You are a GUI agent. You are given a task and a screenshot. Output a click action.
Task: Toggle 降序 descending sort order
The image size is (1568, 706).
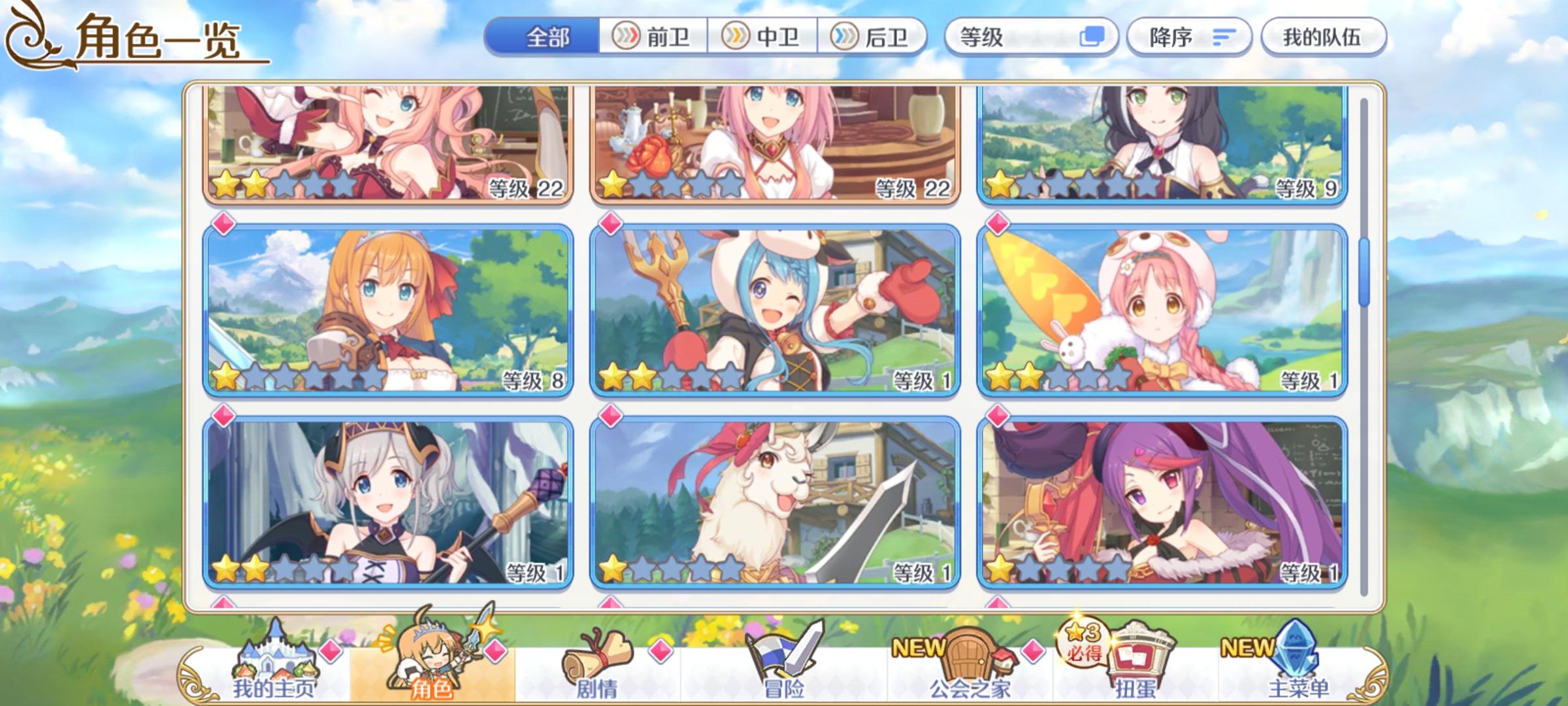(x=1190, y=37)
